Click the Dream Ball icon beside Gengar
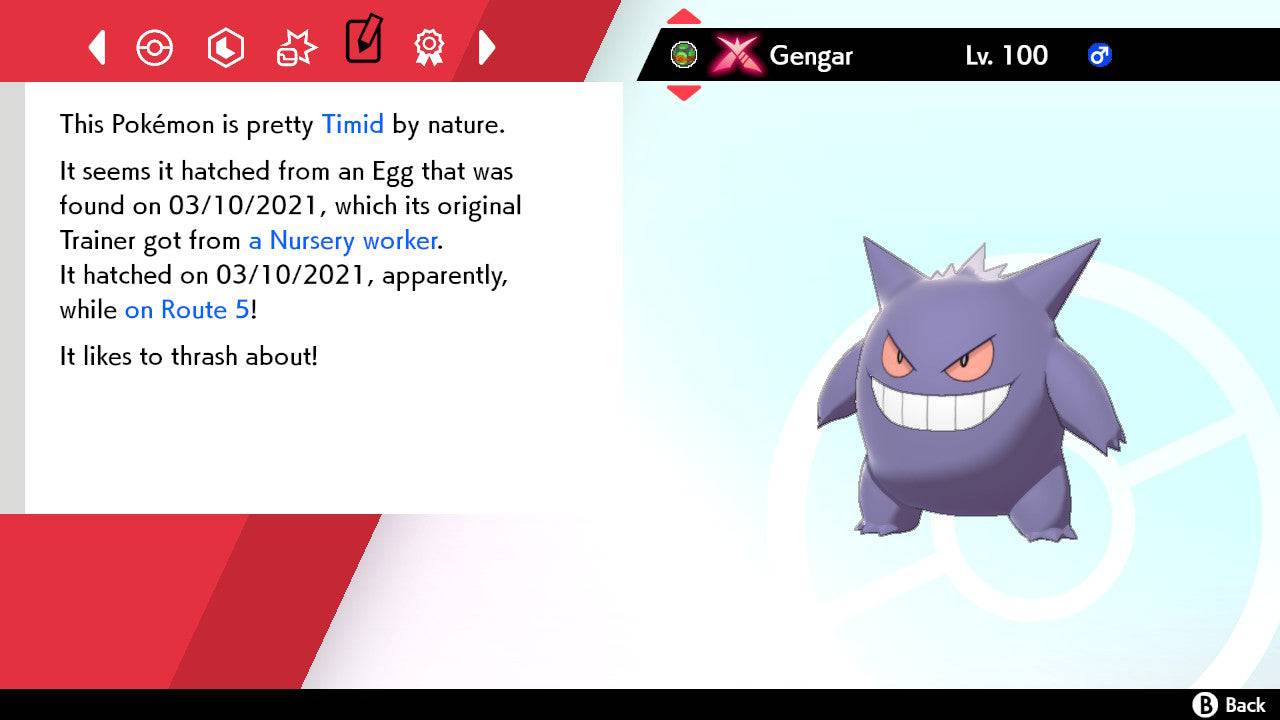Image resolution: width=1280 pixels, height=720 pixels. (x=684, y=55)
